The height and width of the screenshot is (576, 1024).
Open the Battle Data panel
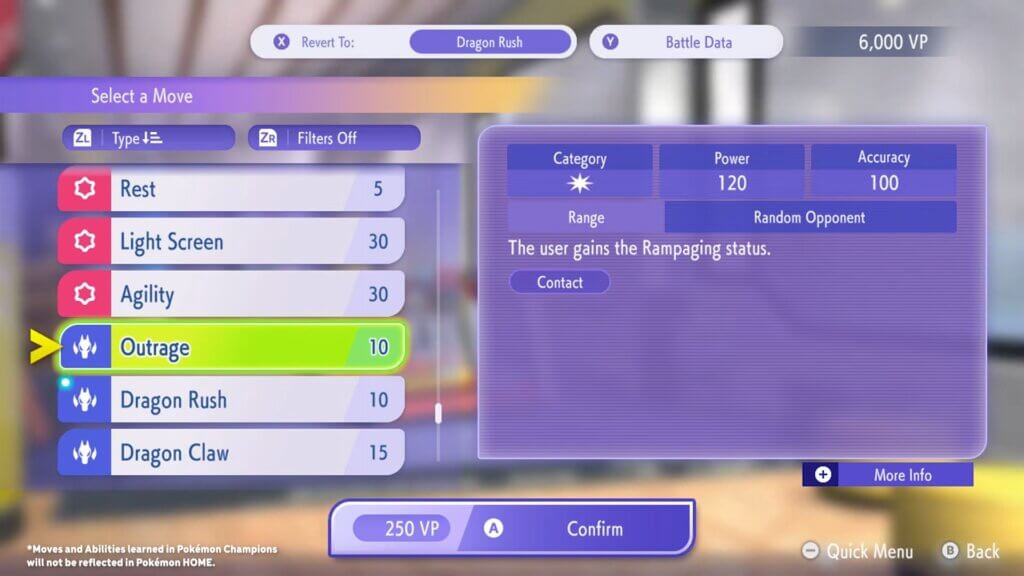pyautogui.click(x=686, y=42)
